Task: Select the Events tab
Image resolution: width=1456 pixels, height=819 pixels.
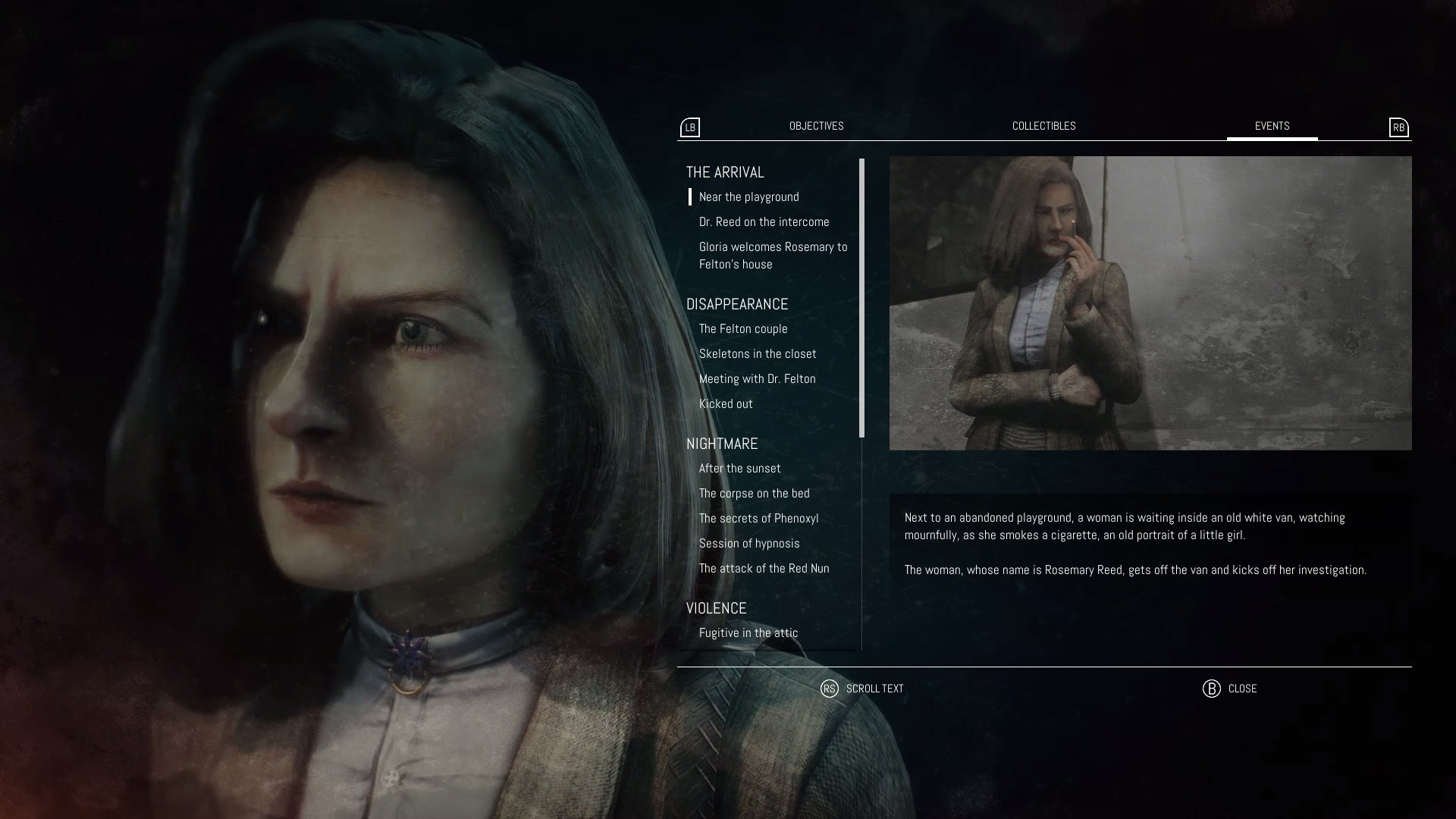Action: [x=1272, y=126]
